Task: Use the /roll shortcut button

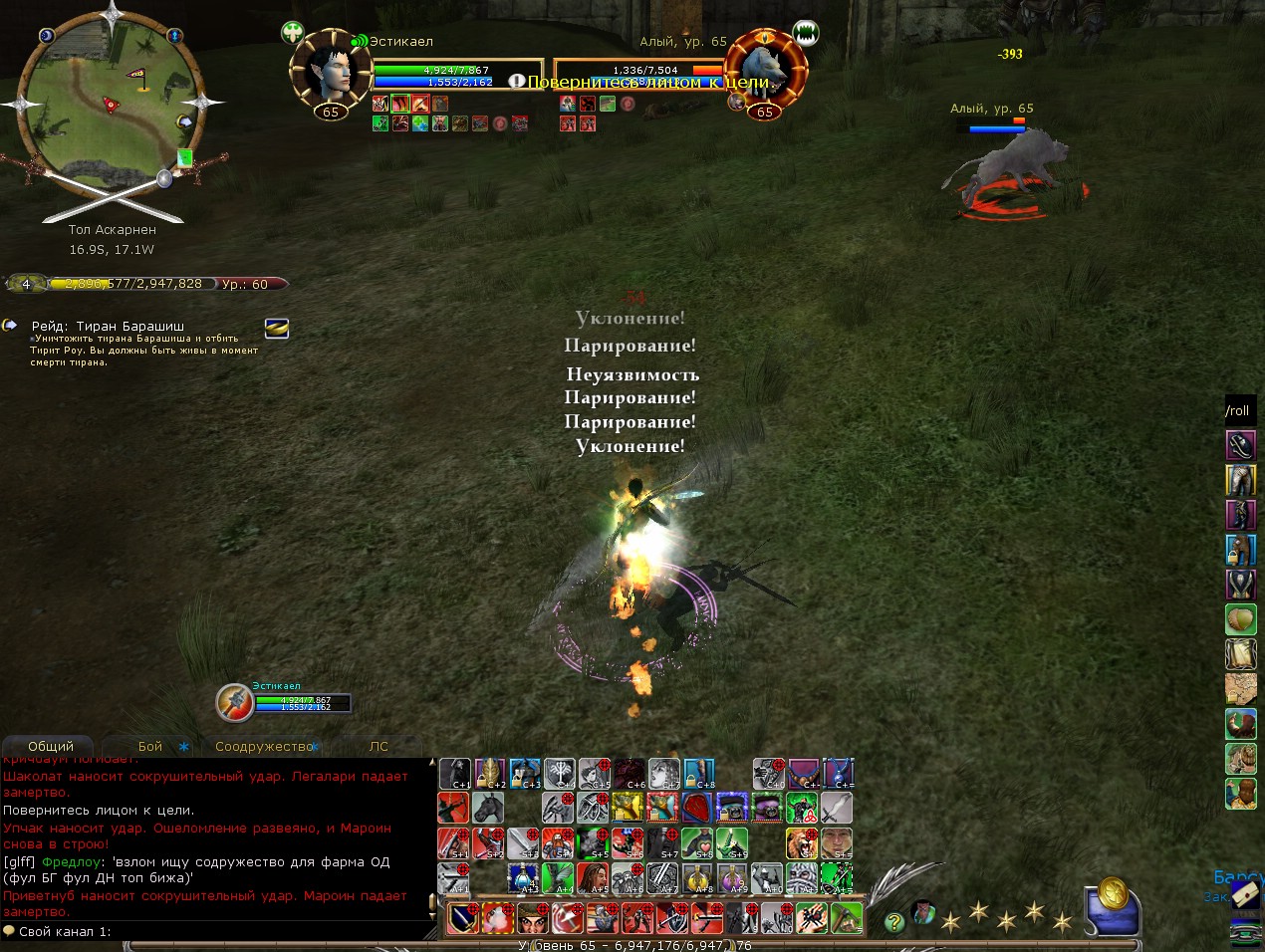Action: [x=1238, y=410]
